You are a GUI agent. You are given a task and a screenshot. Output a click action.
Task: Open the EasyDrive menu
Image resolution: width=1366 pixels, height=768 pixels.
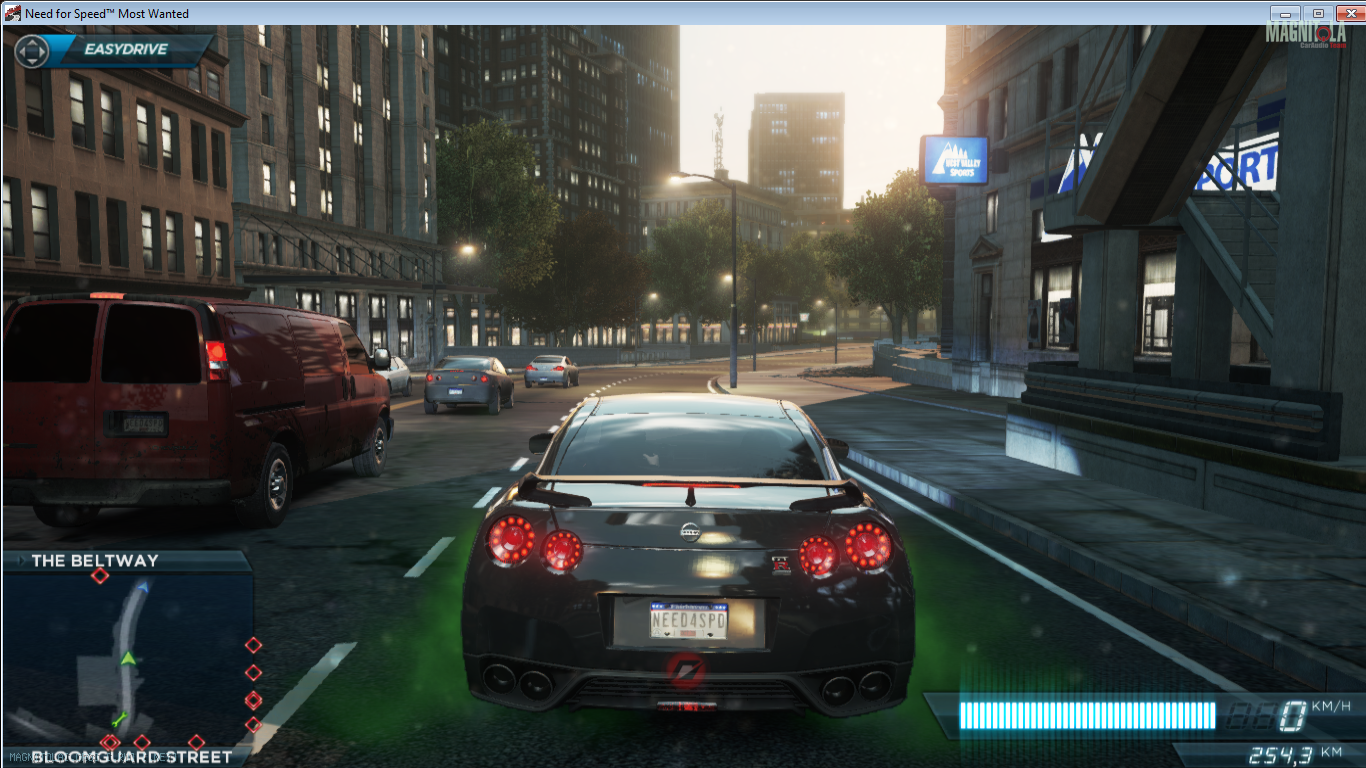click(x=113, y=50)
